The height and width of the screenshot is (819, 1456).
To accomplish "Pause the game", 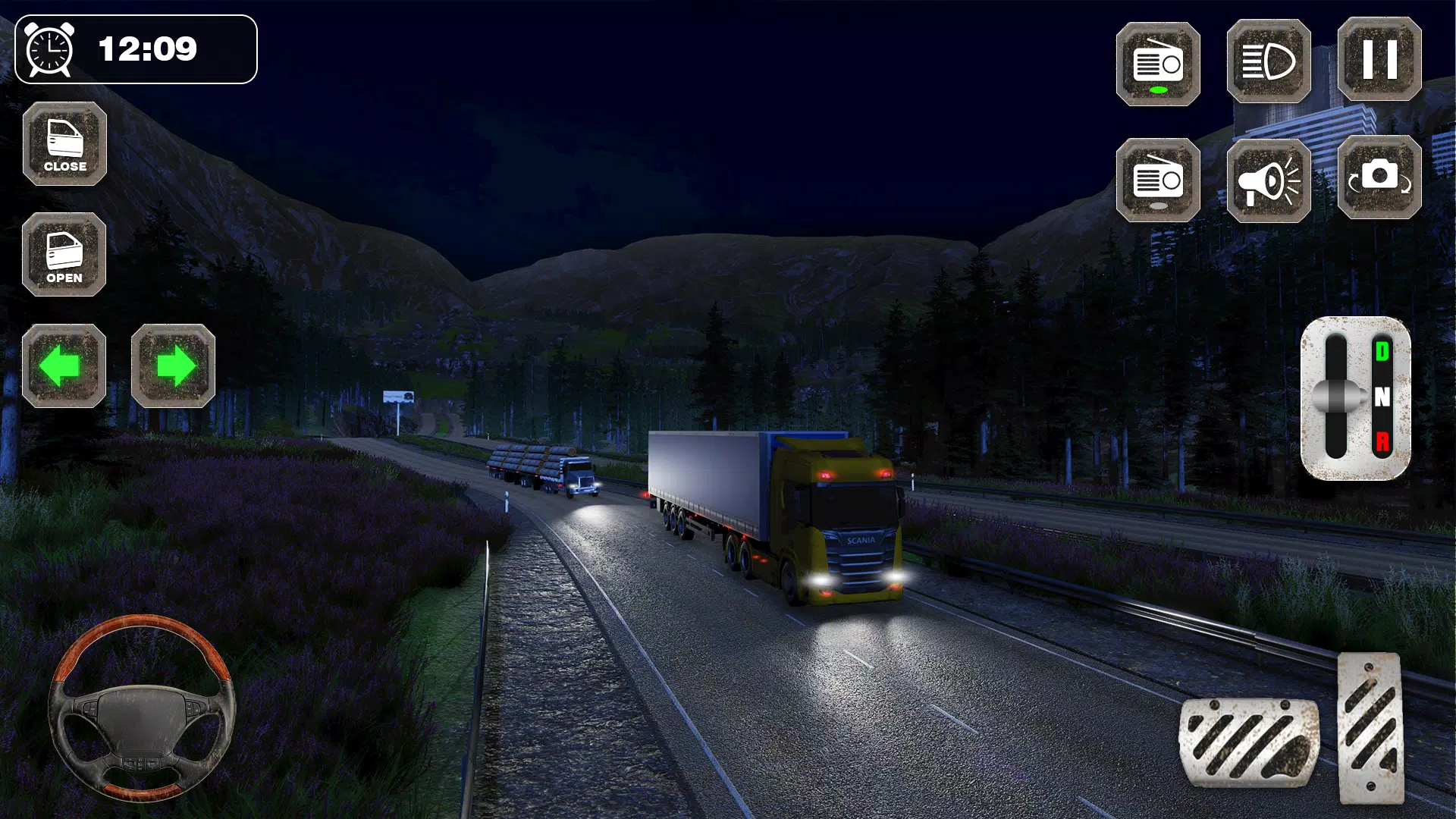I will pos(1379,60).
